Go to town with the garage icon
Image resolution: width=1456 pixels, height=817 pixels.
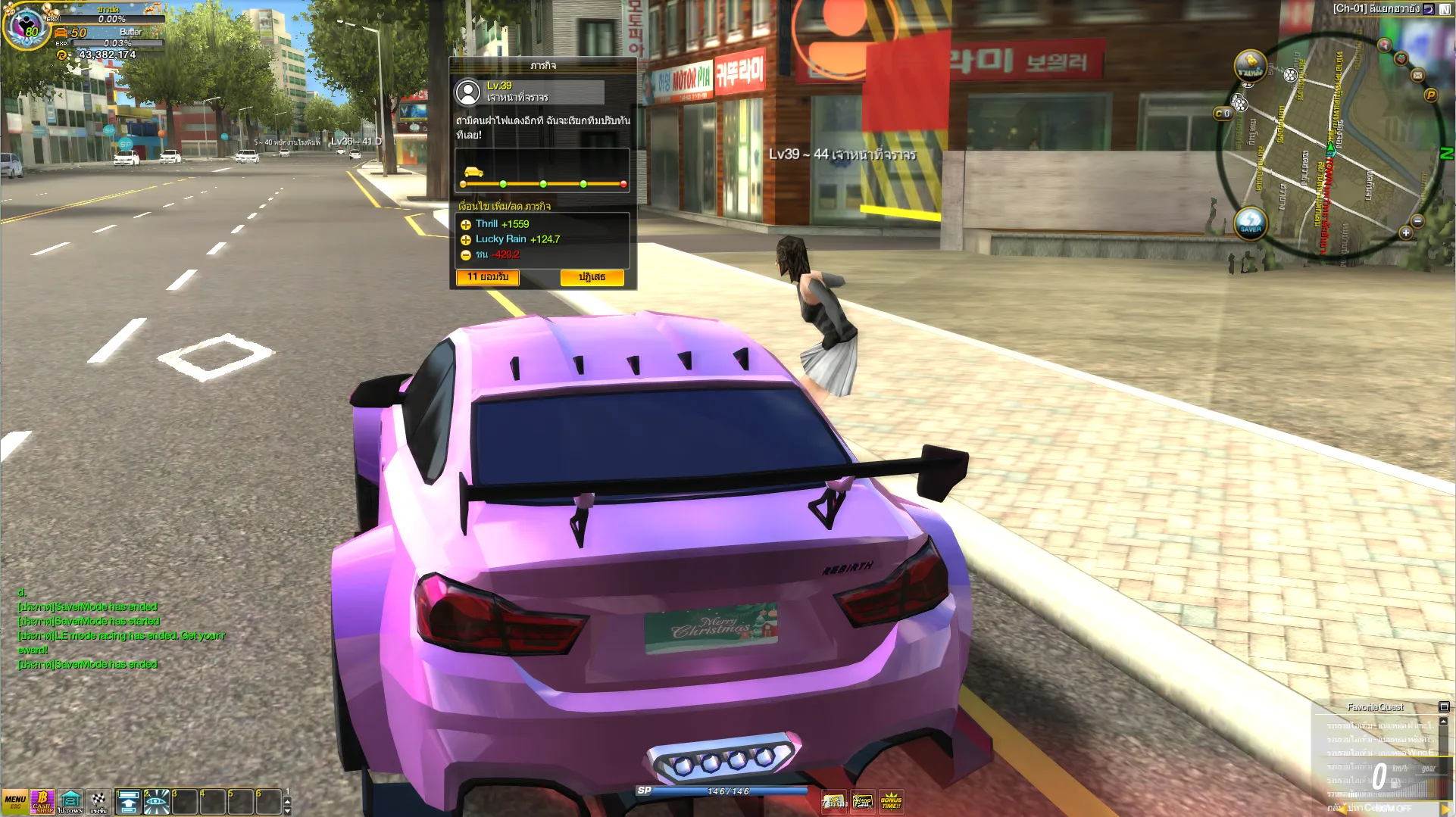pos(70,801)
